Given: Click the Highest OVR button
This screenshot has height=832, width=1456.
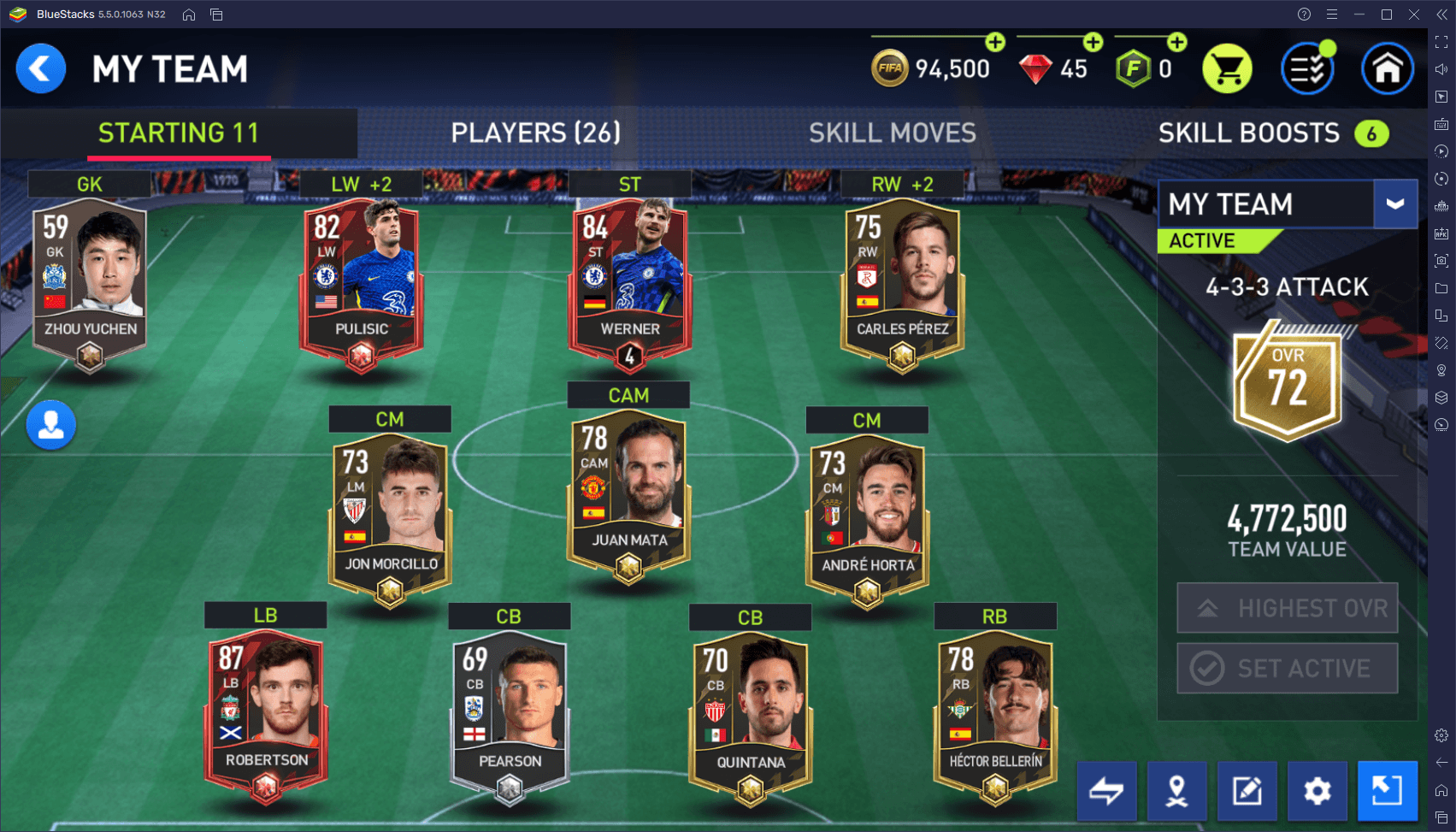Looking at the screenshot, I should click(x=1287, y=608).
